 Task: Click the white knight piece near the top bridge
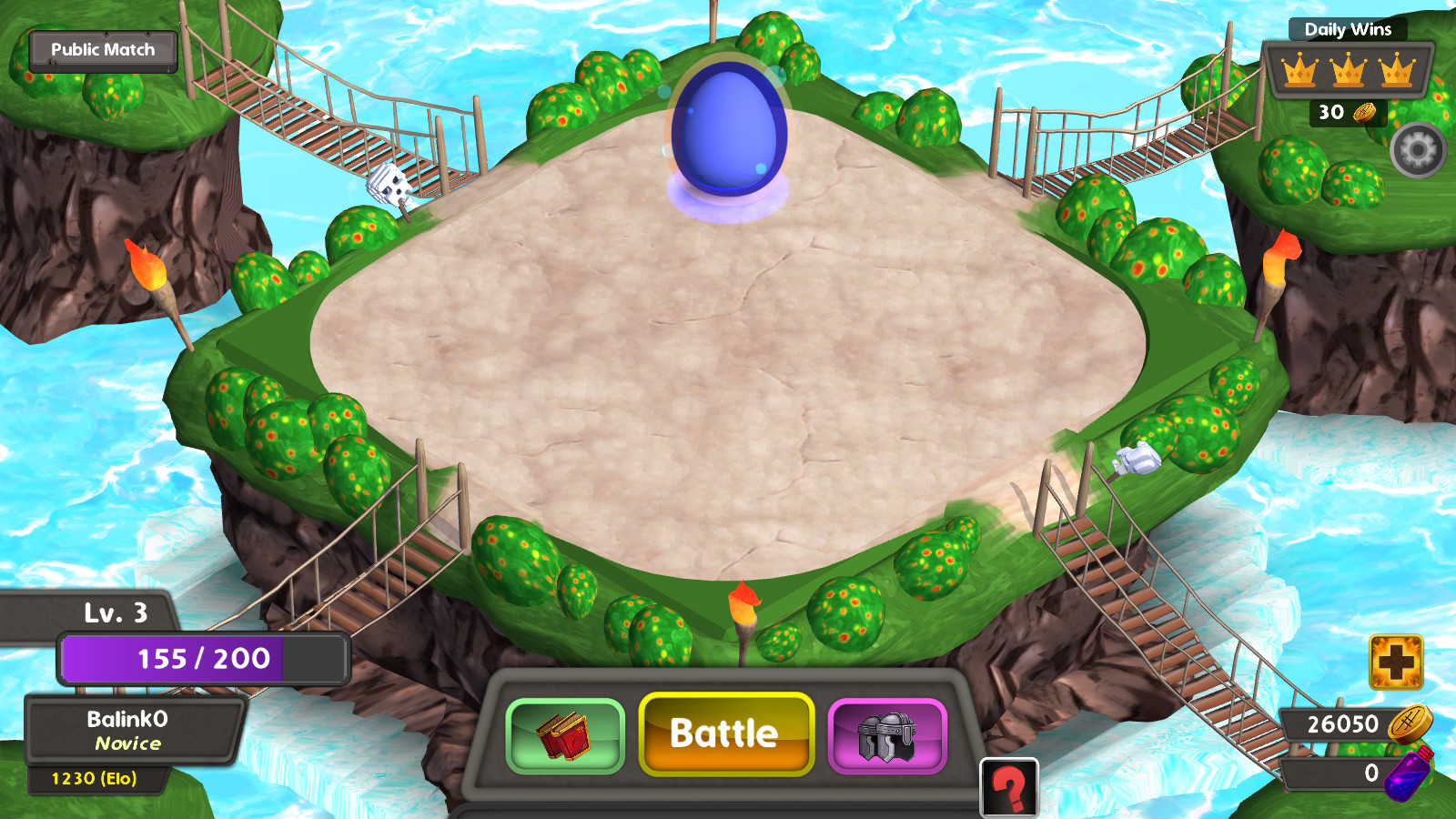click(x=391, y=187)
